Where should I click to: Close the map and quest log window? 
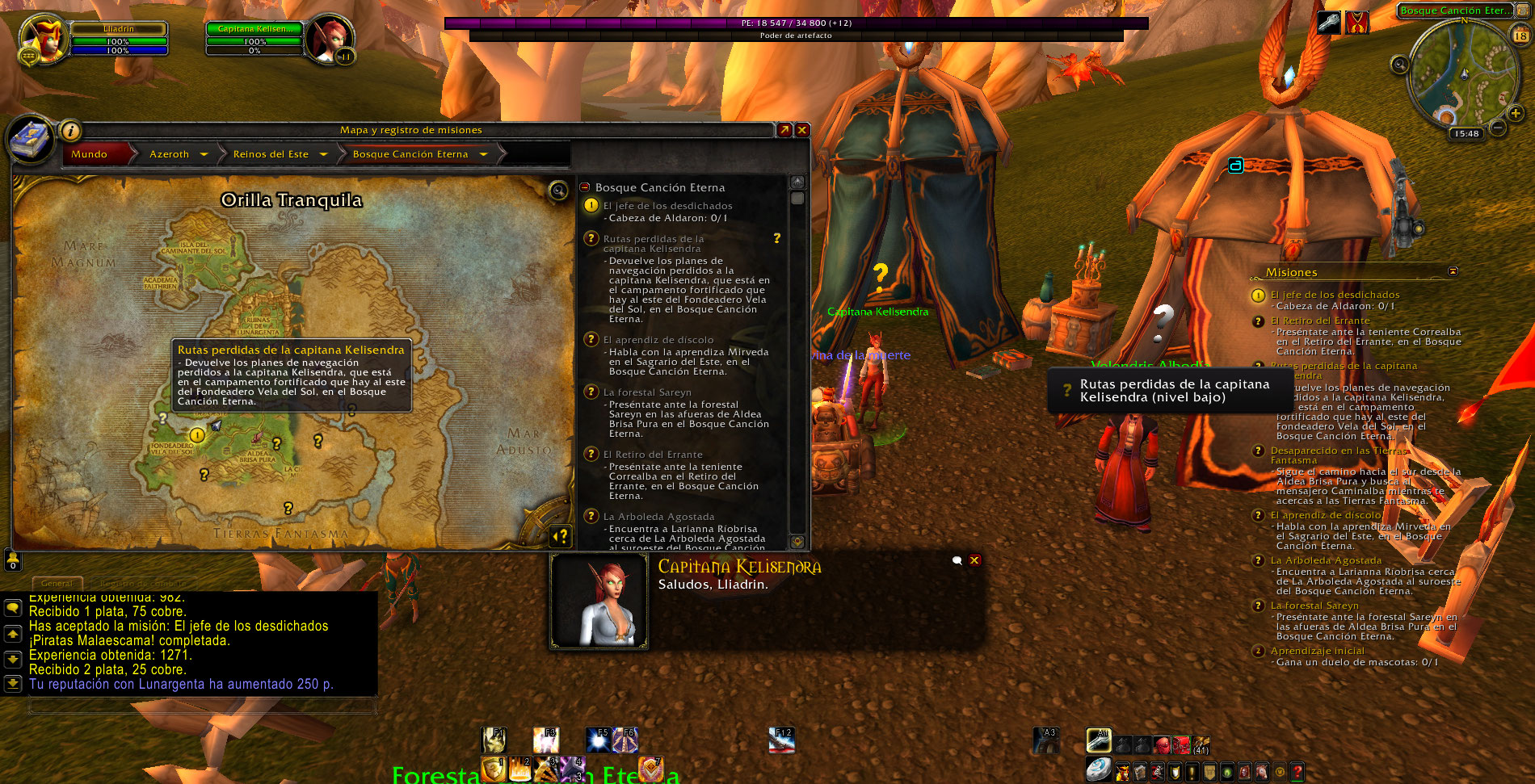point(802,130)
